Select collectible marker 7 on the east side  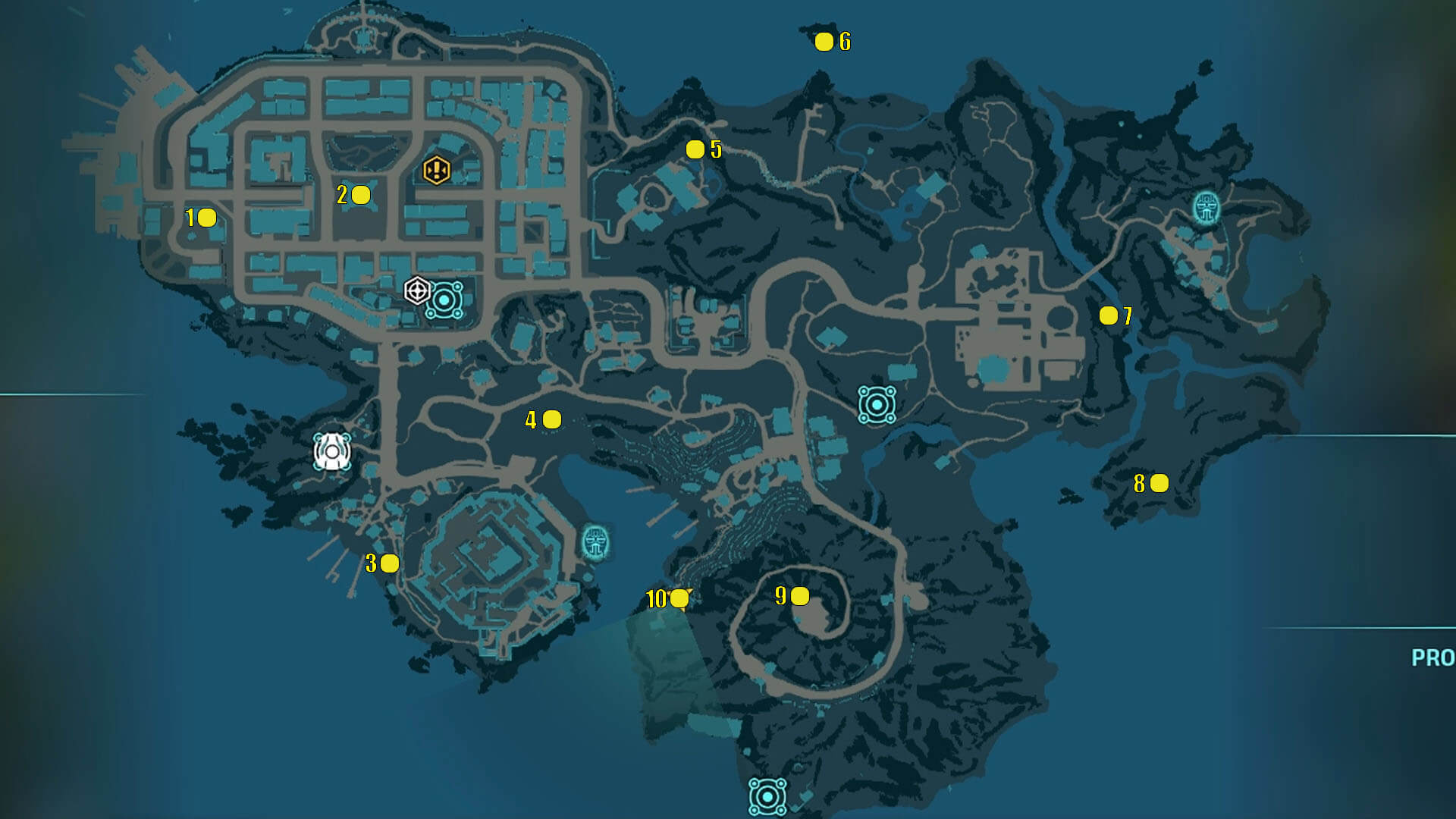pyautogui.click(x=1107, y=313)
